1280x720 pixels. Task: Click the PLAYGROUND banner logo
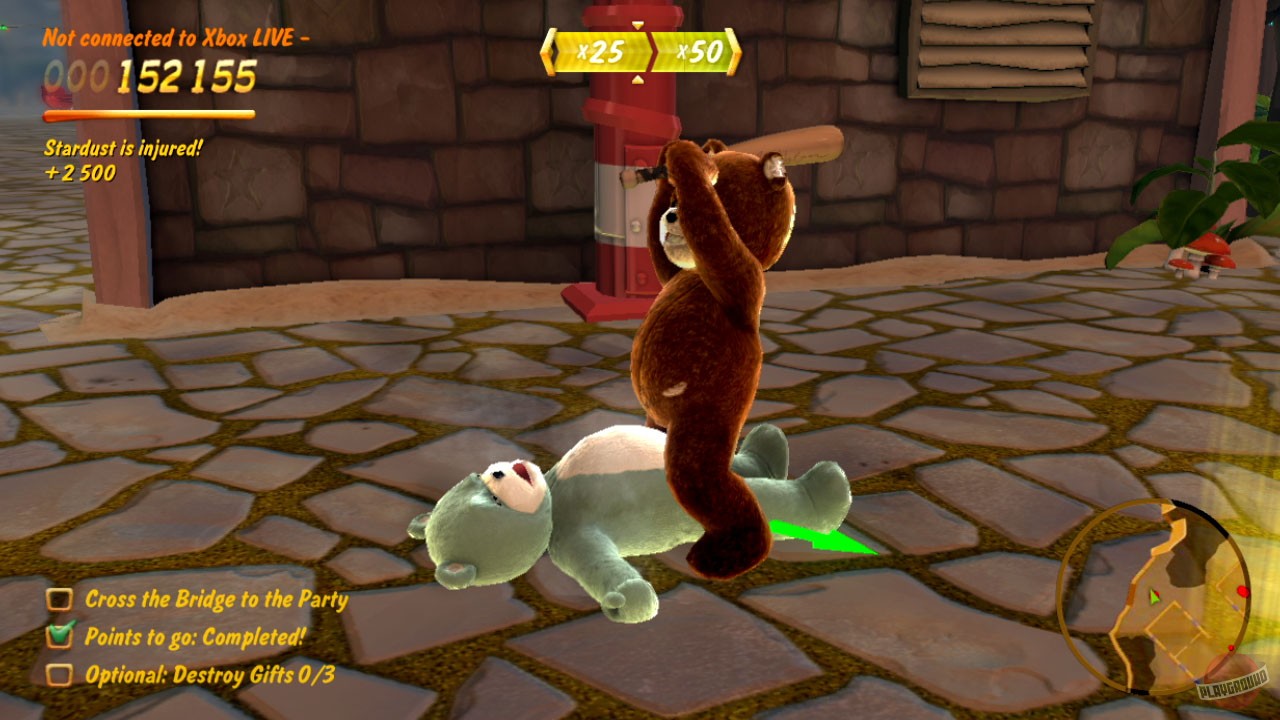tap(1233, 682)
